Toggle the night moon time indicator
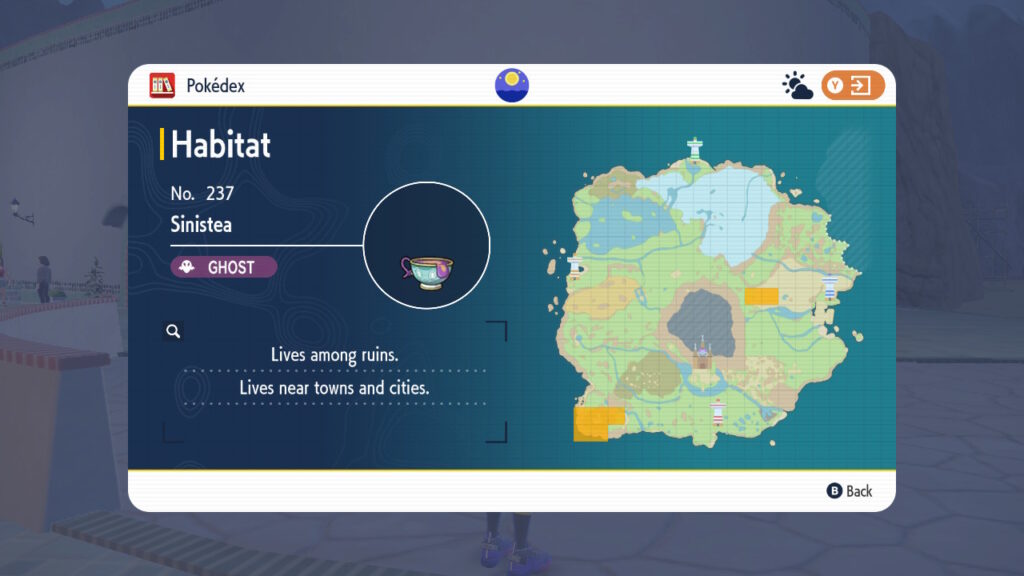This screenshot has height=576, width=1024. 512,85
